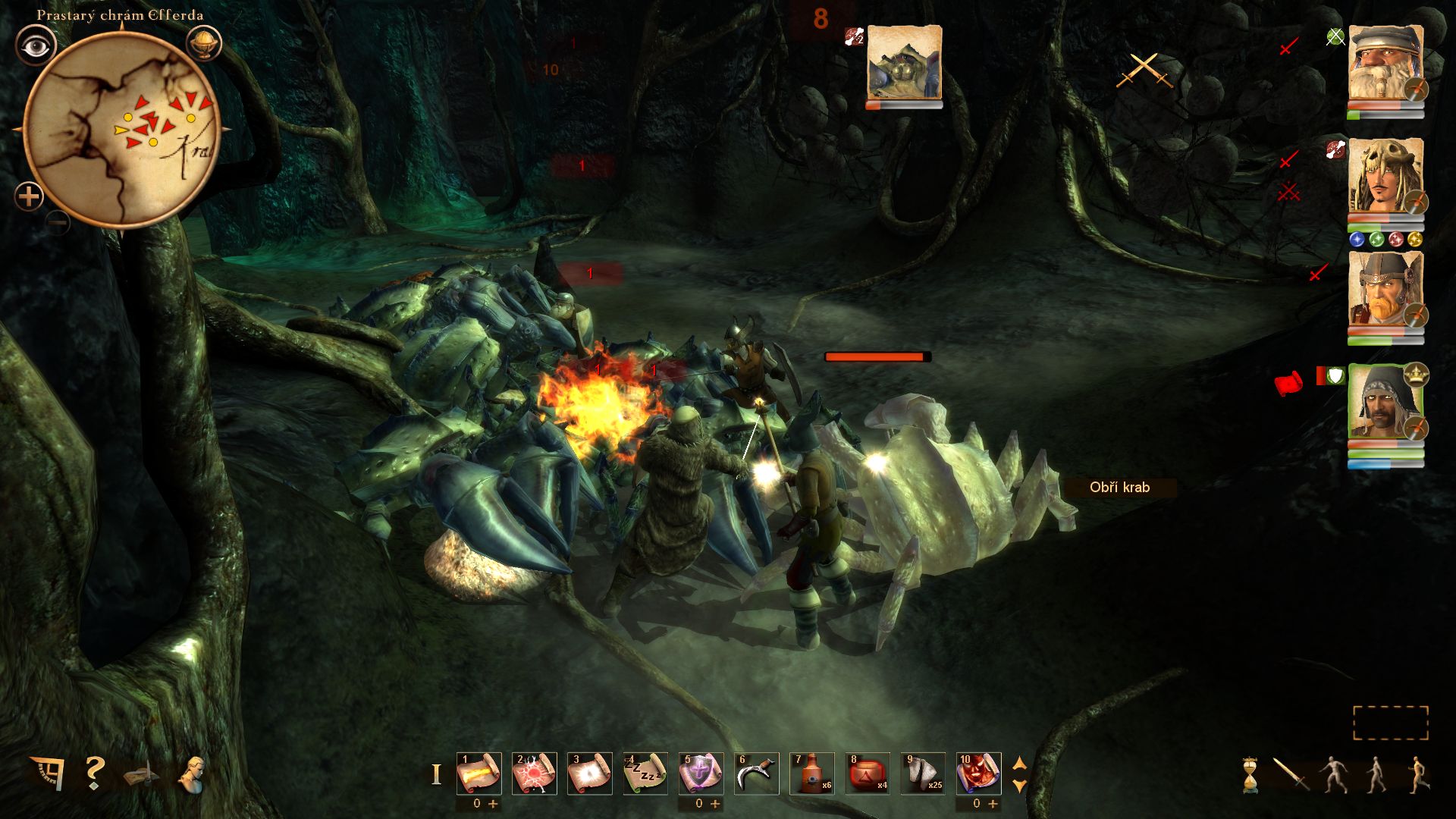Select the sickle in hotbar slot 6
Viewport: 1456px width, 819px height.
coord(757,773)
